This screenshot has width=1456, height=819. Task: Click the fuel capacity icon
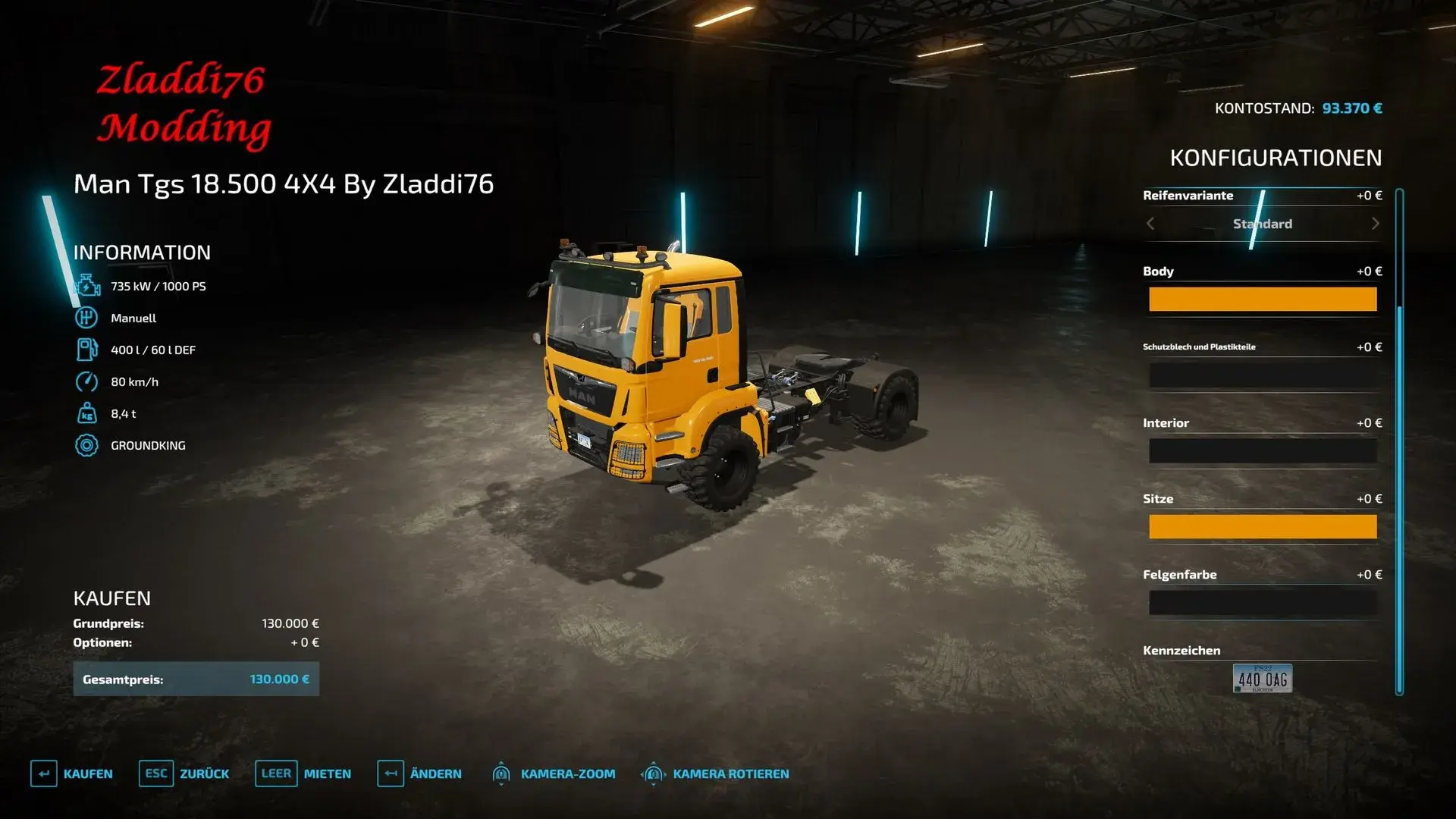coord(89,350)
